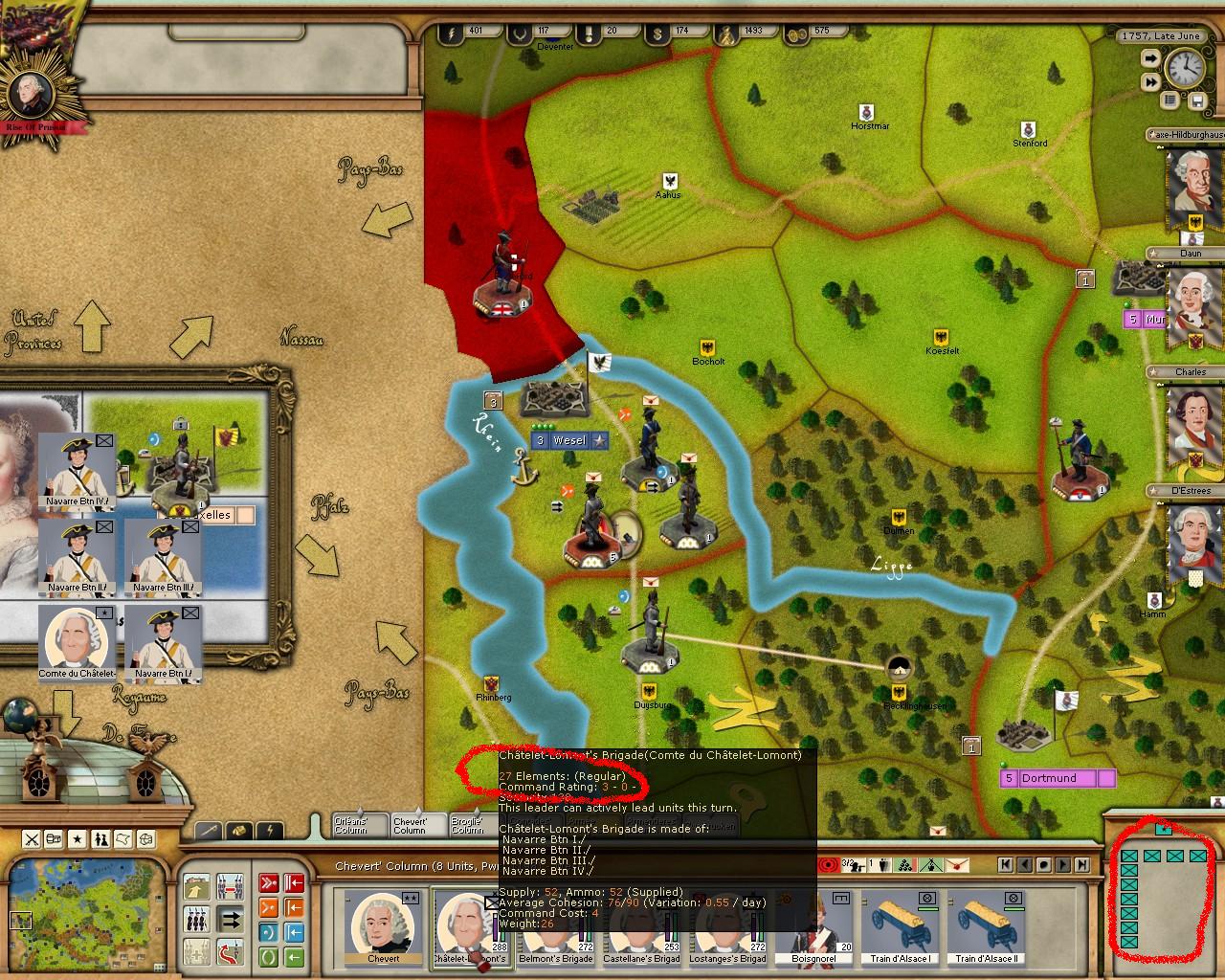Click the crossed swords map filter
Screen dimensions: 1225x980
pos(32,839)
